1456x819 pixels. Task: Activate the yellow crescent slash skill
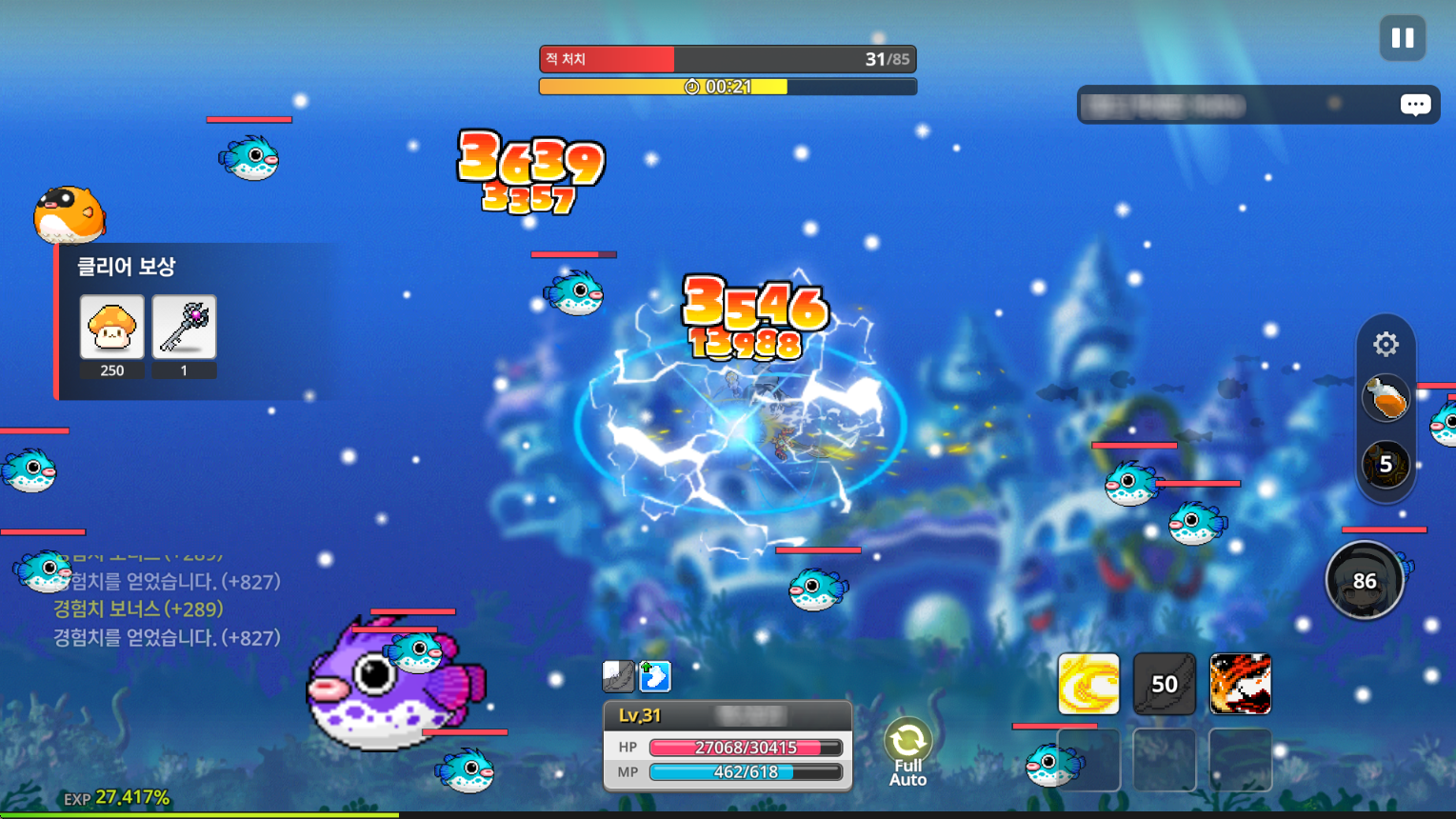[x=1088, y=684]
